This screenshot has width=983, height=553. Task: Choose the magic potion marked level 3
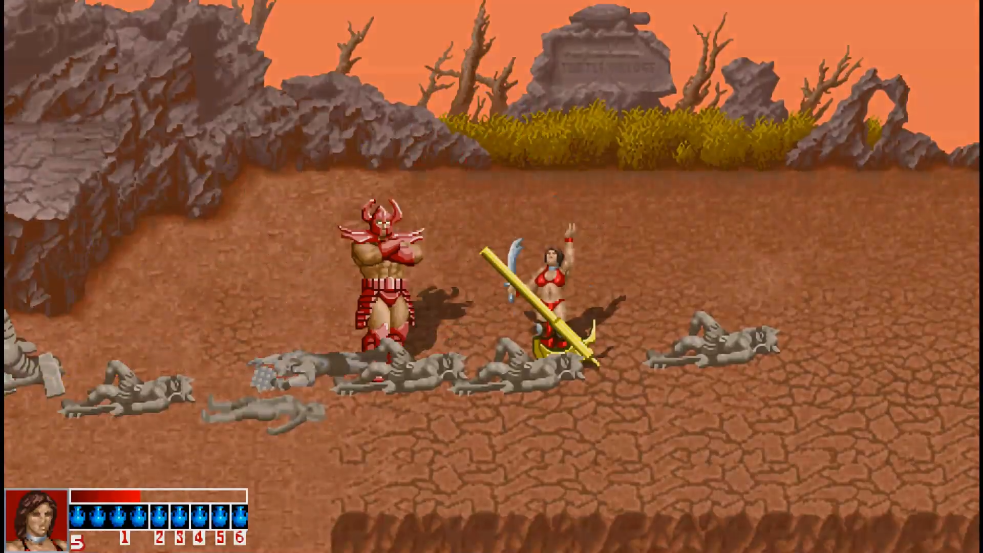click(x=179, y=517)
